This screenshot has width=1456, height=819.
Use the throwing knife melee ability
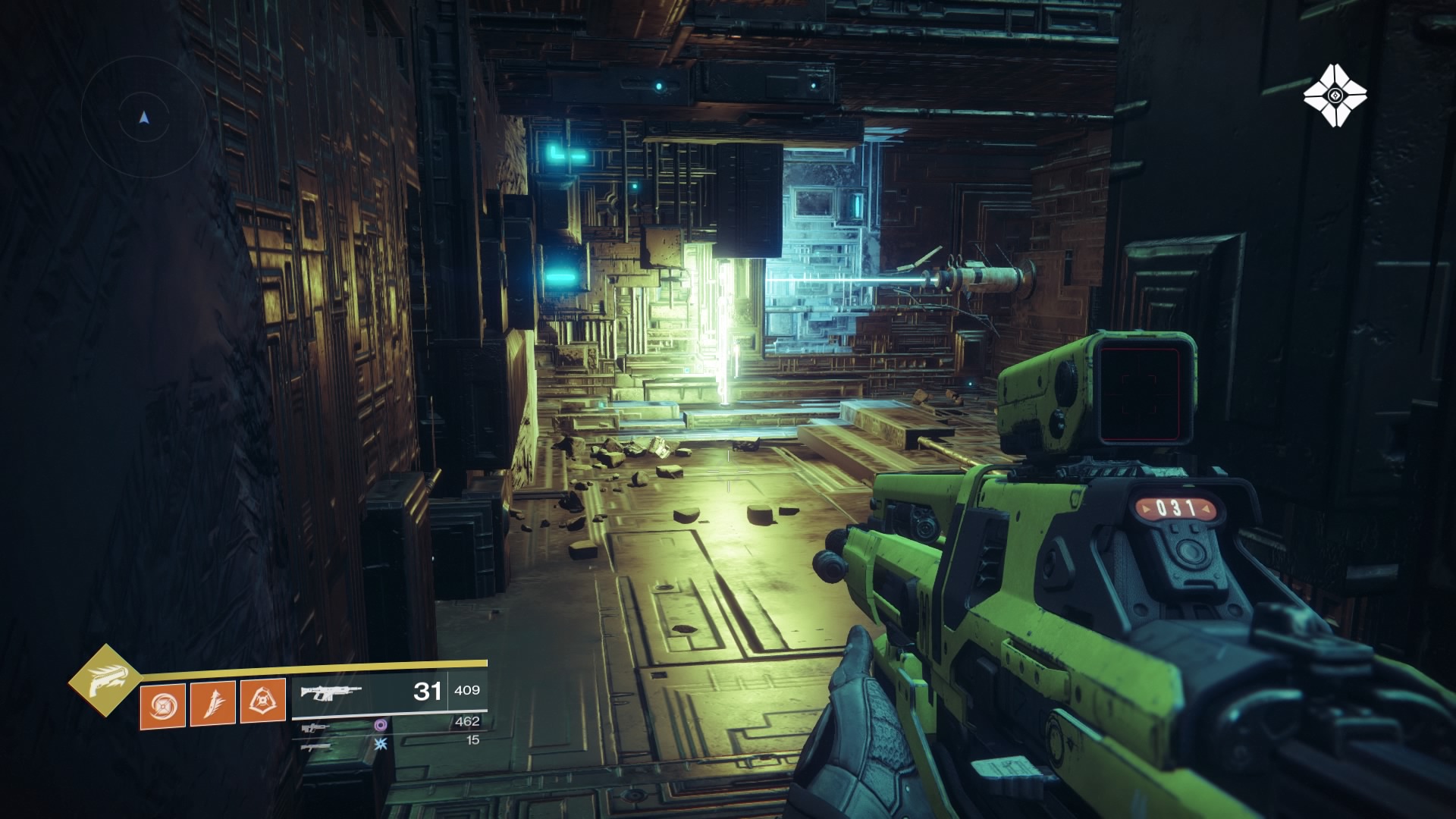(213, 701)
